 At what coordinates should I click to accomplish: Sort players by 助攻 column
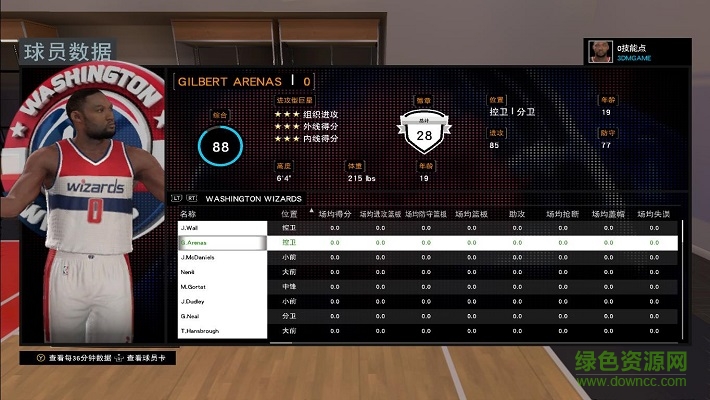tap(516, 213)
